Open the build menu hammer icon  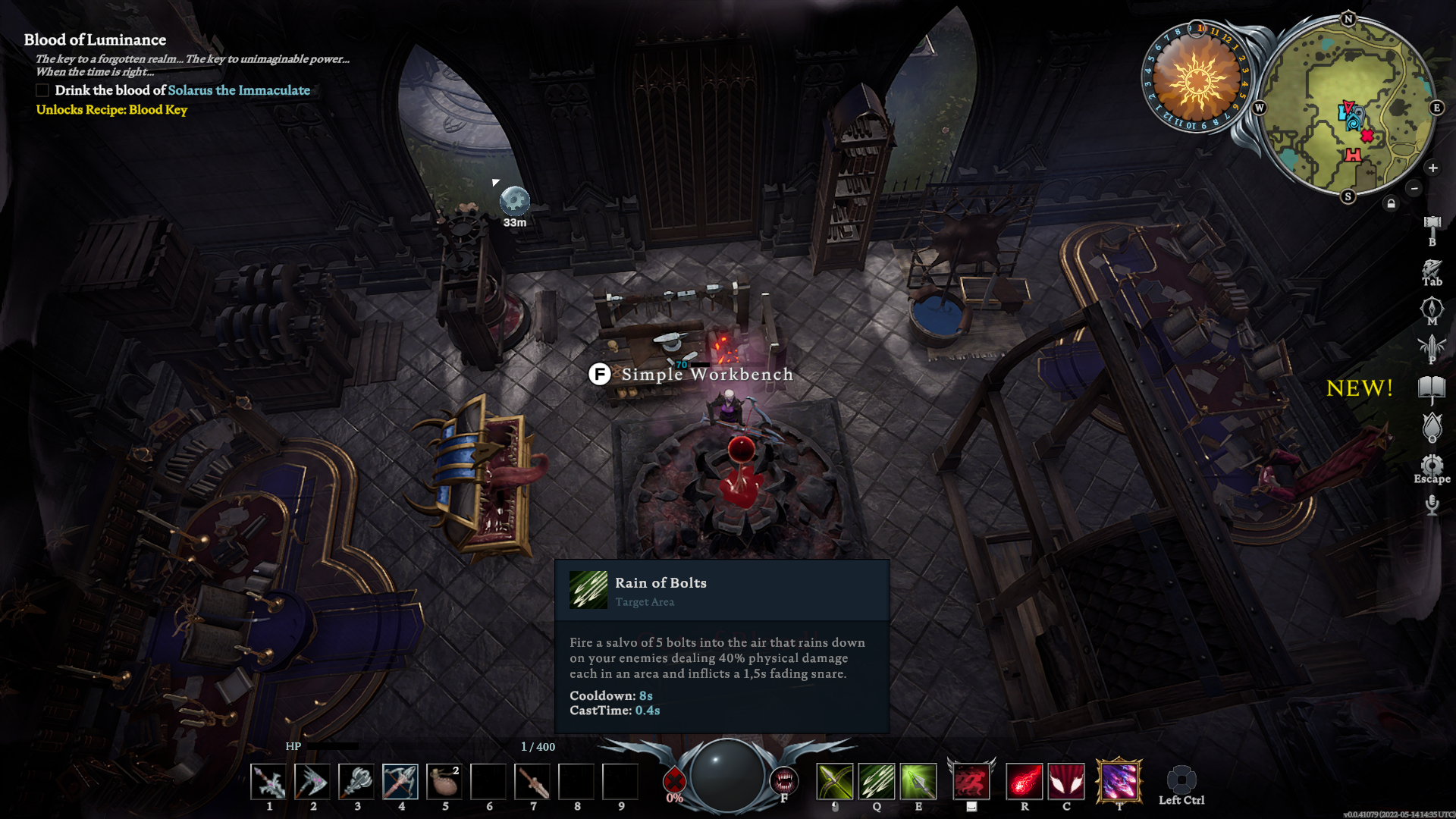[x=1432, y=225]
